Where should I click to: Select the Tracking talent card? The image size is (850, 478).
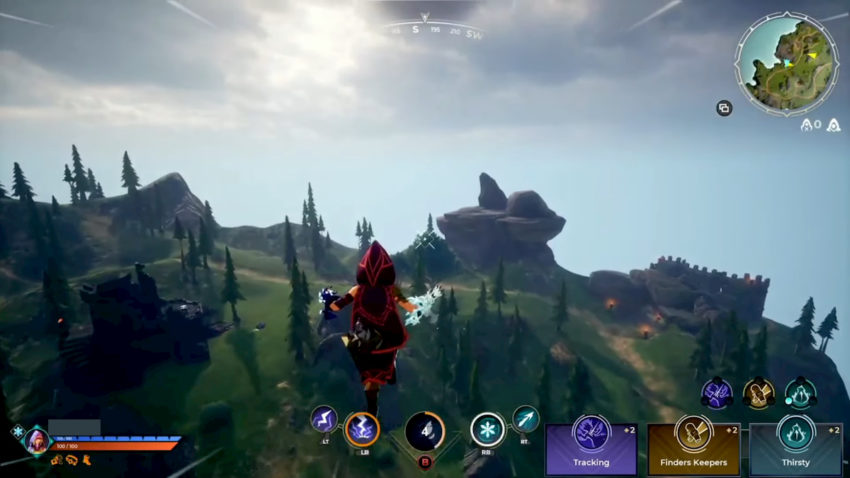(x=591, y=449)
